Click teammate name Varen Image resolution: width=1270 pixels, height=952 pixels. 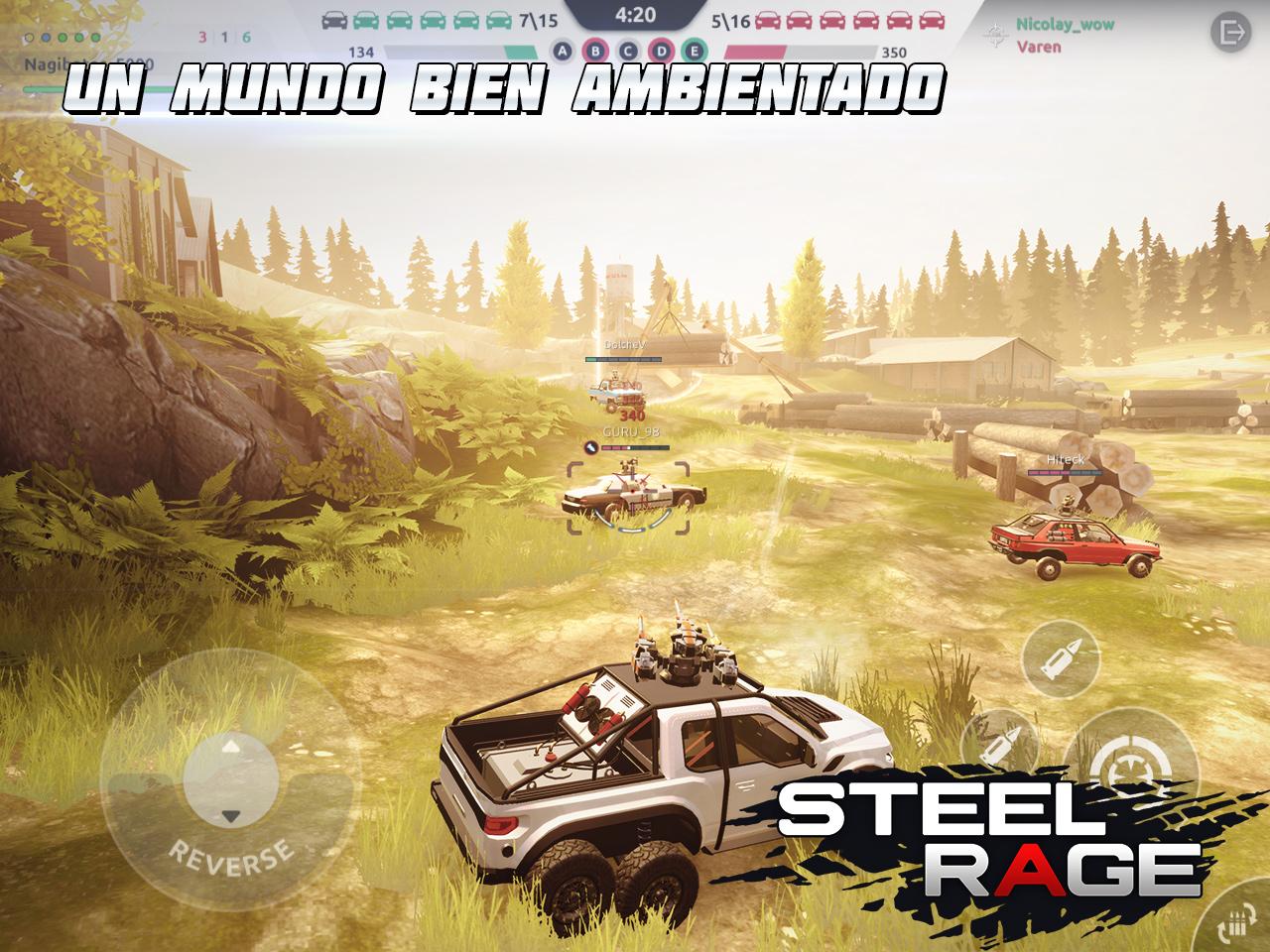click(1038, 48)
